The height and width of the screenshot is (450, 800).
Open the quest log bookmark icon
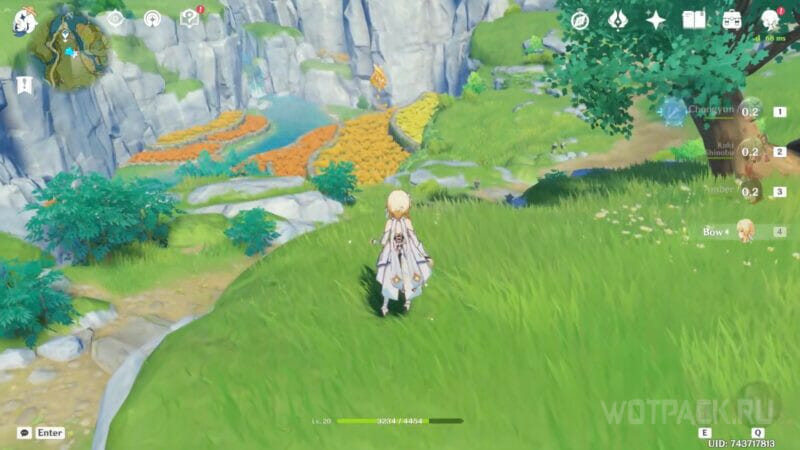click(x=24, y=86)
